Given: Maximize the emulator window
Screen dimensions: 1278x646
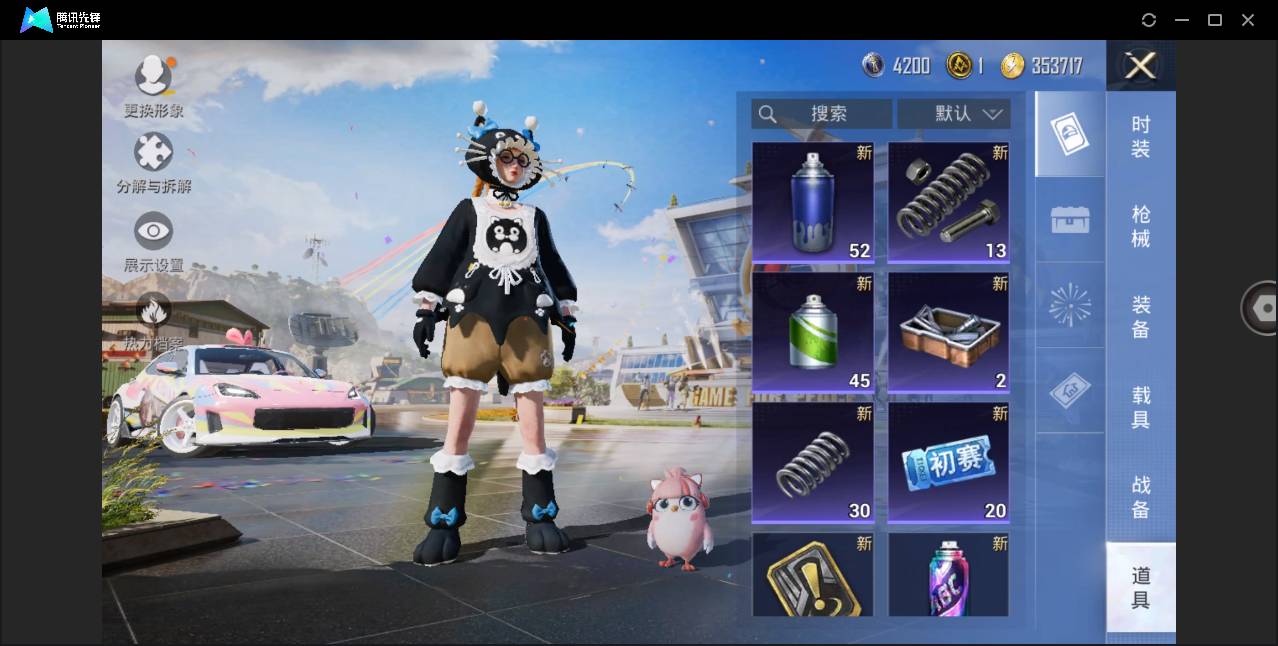Looking at the screenshot, I should click(1215, 20).
